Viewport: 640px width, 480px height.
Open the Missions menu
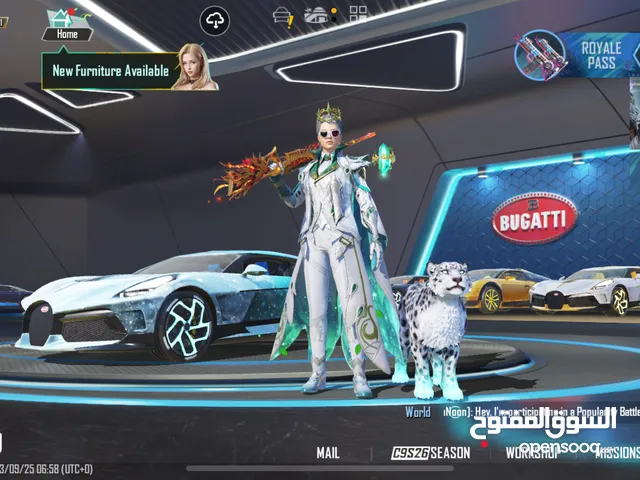(616, 453)
